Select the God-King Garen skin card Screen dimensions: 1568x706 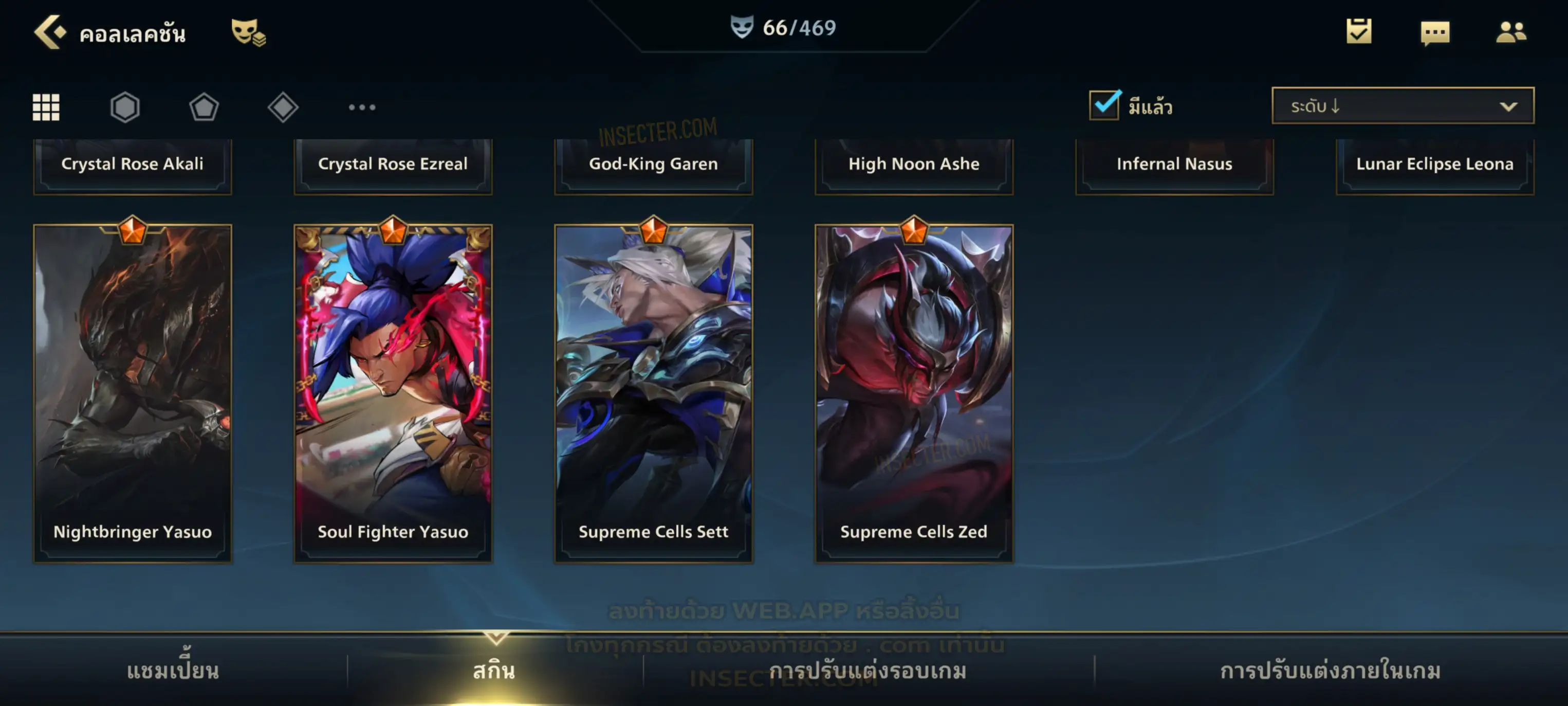click(x=653, y=165)
